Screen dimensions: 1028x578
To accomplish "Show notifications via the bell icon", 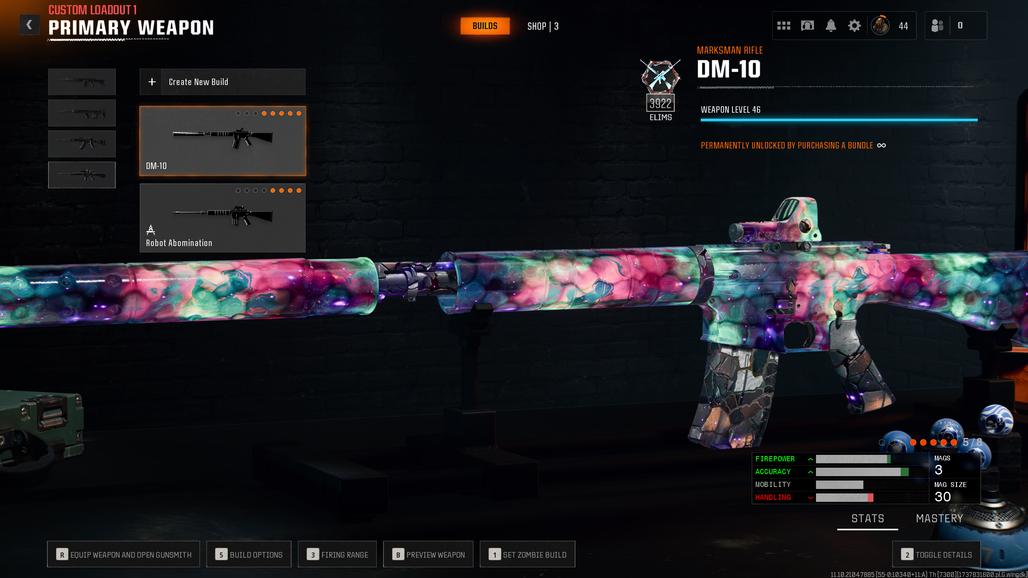I will [x=831, y=26].
